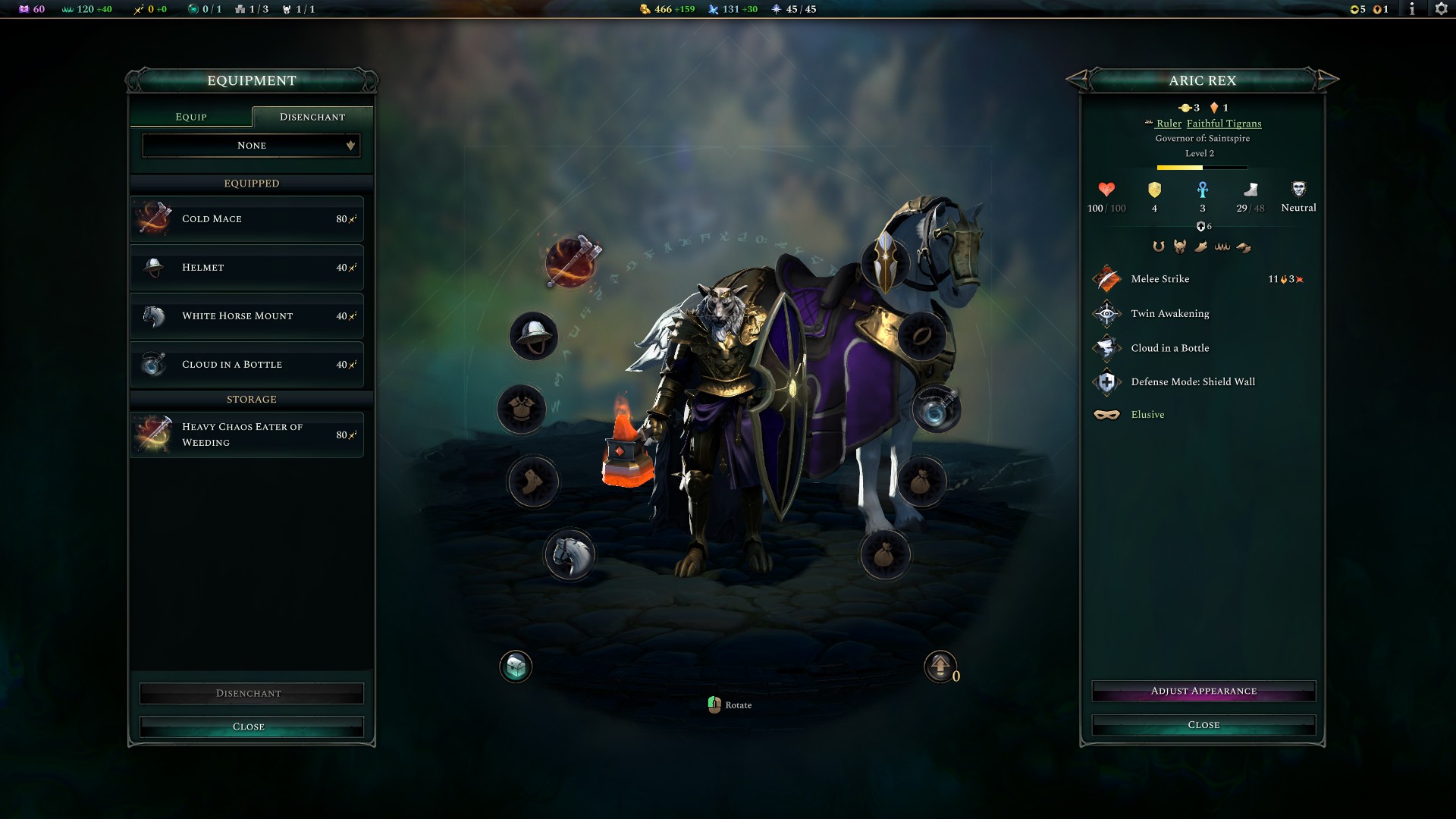Viewport: 1456px width, 819px height.
Task: Open the Ruler link on Aric Rex panel
Action: [1169, 123]
